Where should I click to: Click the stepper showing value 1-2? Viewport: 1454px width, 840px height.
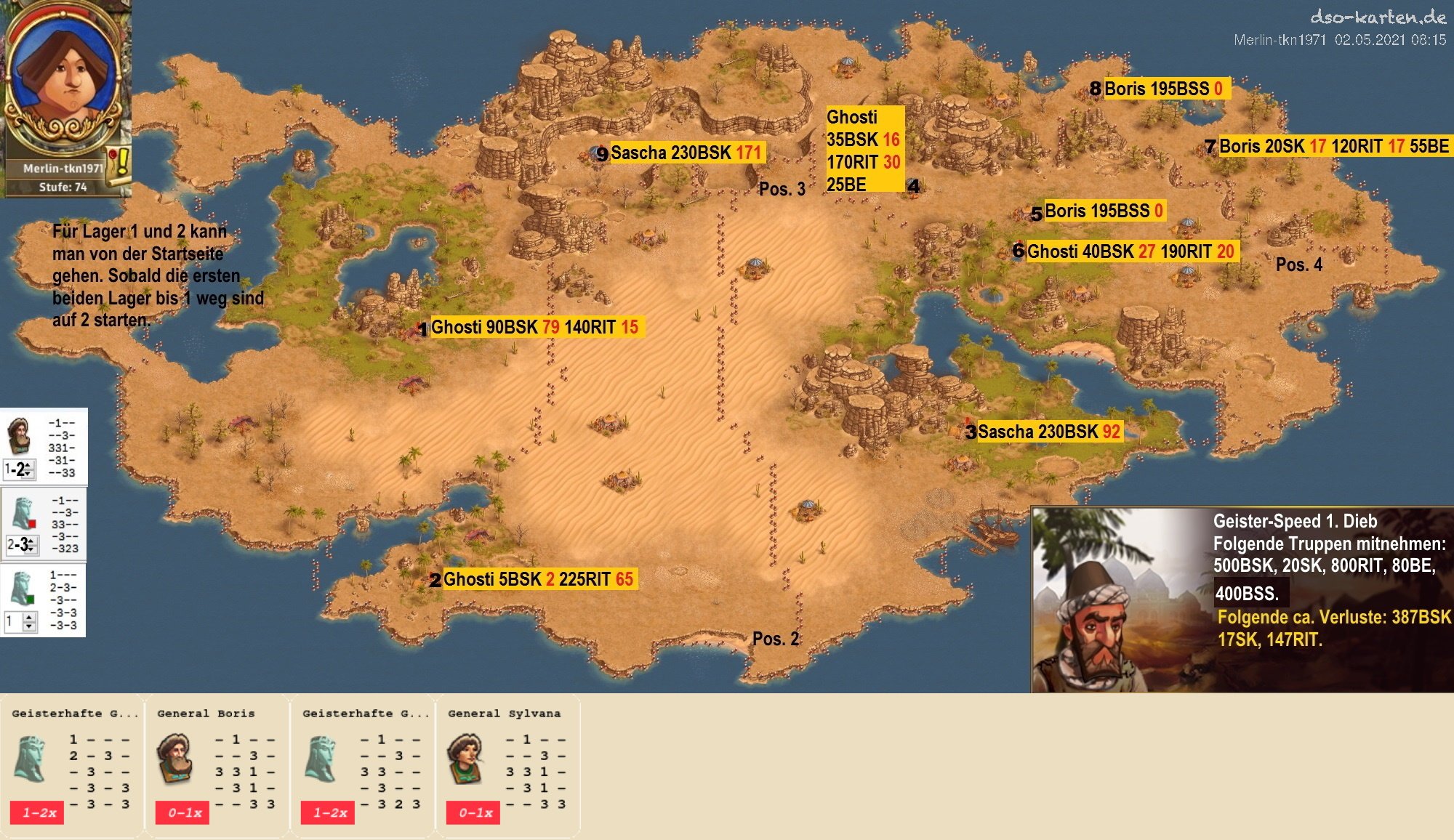19,469
